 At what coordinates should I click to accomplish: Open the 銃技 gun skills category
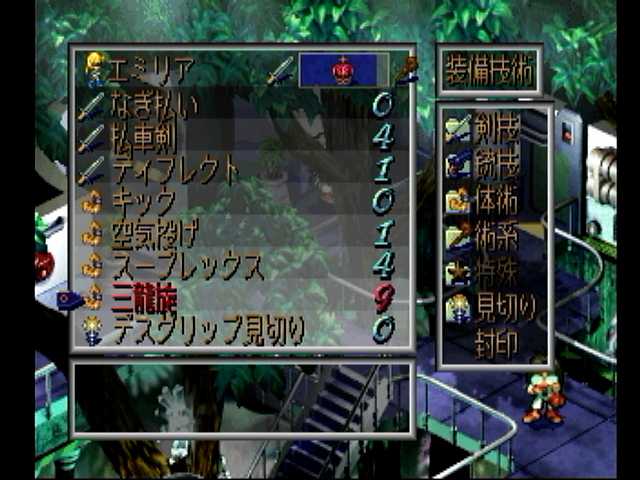click(x=496, y=162)
